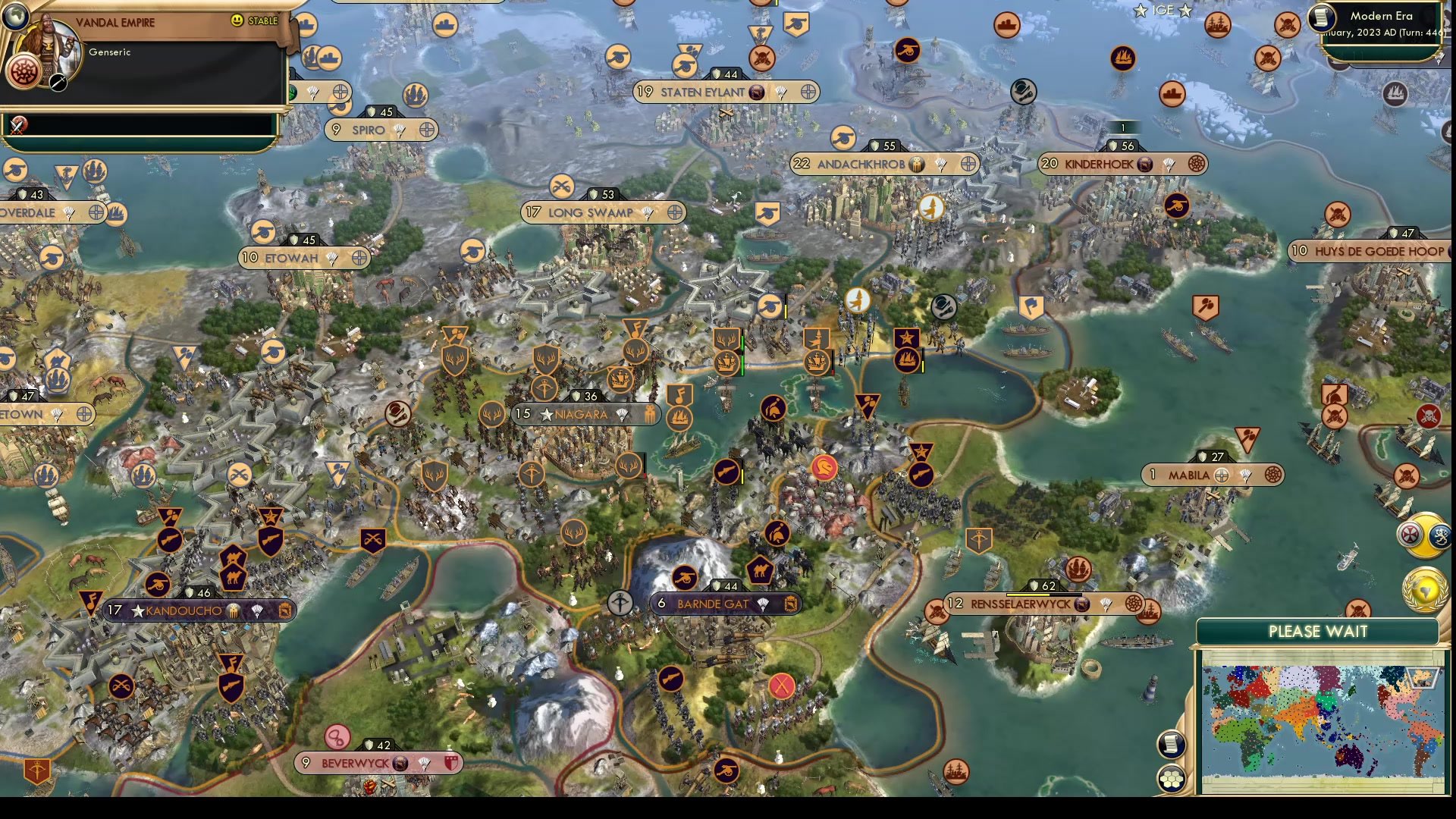Click the sword icon under Genseric's portrait
This screenshot has height=819, width=1456.
[58, 83]
